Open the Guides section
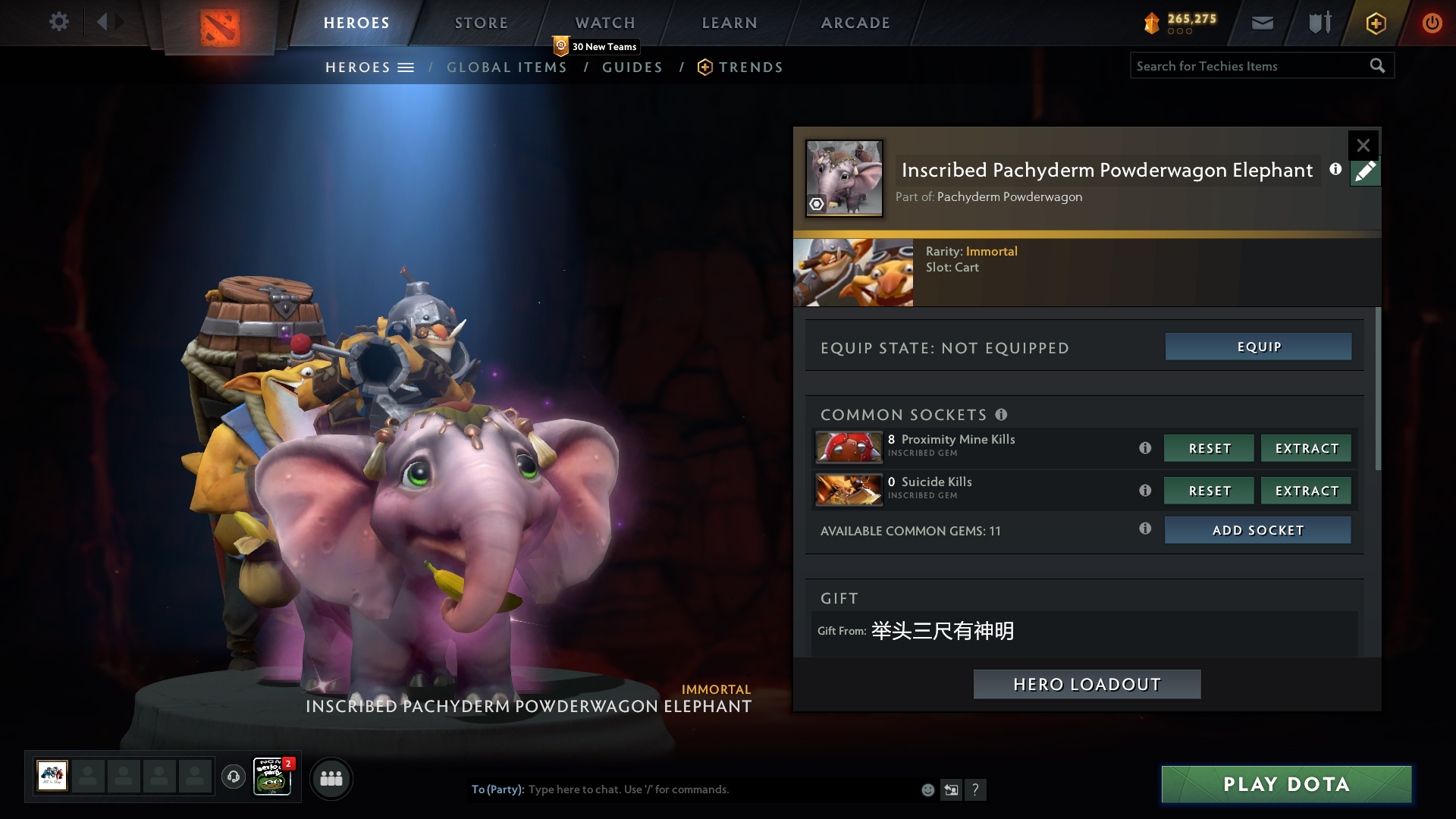The height and width of the screenshot is (819, 1456). coord(632,67)
